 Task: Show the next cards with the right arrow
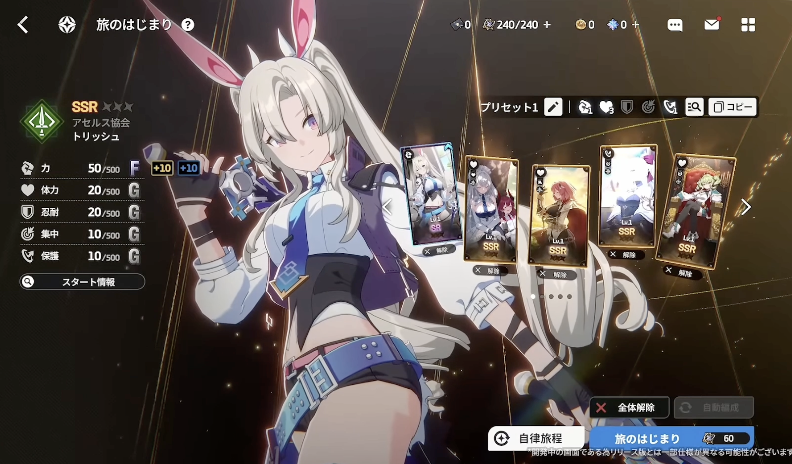click(745, 207)
